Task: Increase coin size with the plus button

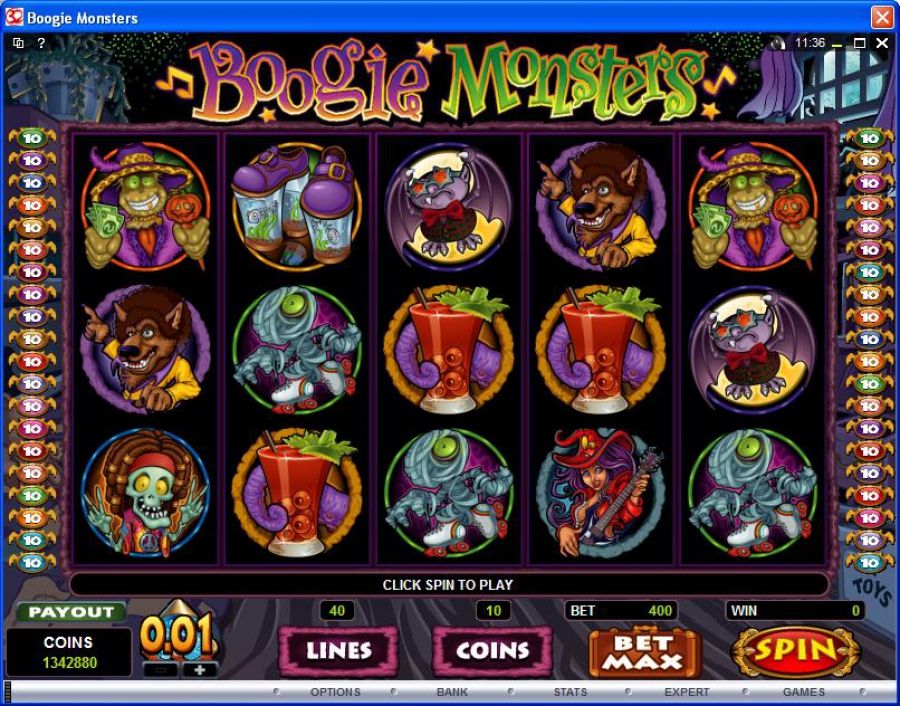Action: click(200, 670)
